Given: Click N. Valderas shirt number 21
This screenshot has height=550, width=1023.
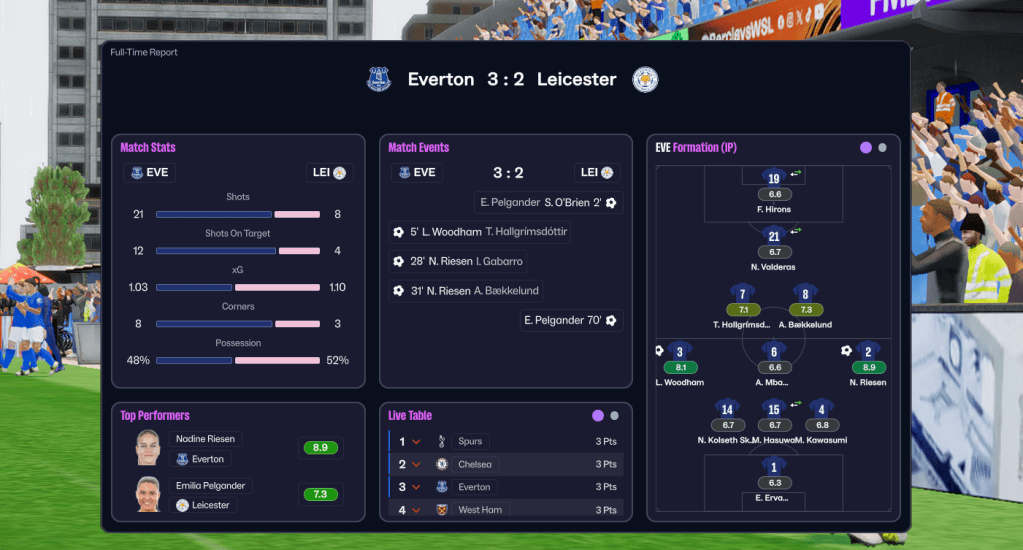Looking at the screenshot, I should (774, 236).
